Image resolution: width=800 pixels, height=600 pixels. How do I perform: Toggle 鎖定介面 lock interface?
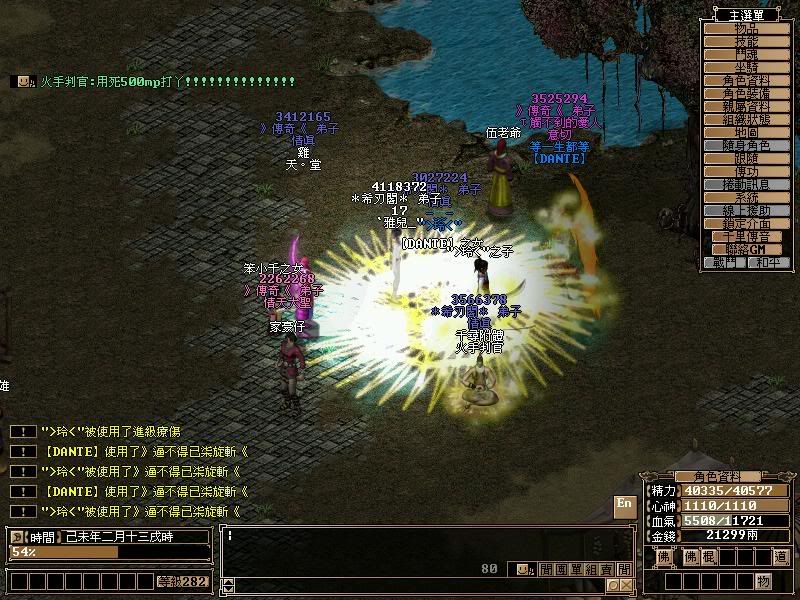point(746,224)
